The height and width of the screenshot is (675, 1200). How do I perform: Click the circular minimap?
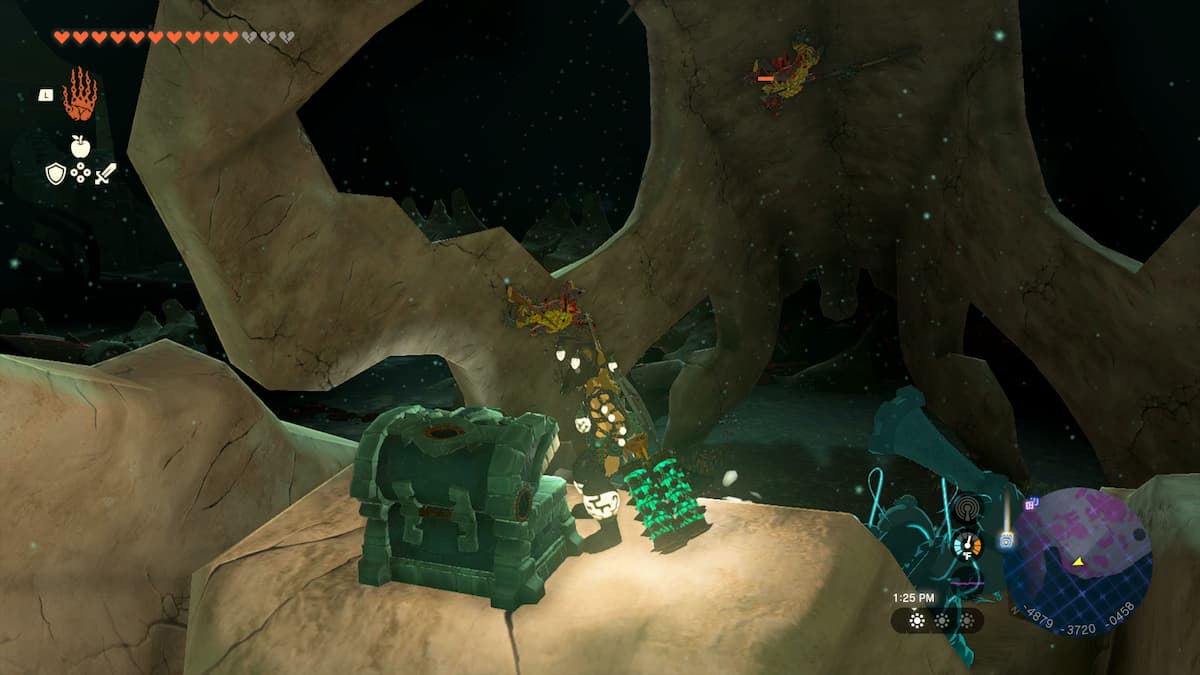pos(1077,561)
